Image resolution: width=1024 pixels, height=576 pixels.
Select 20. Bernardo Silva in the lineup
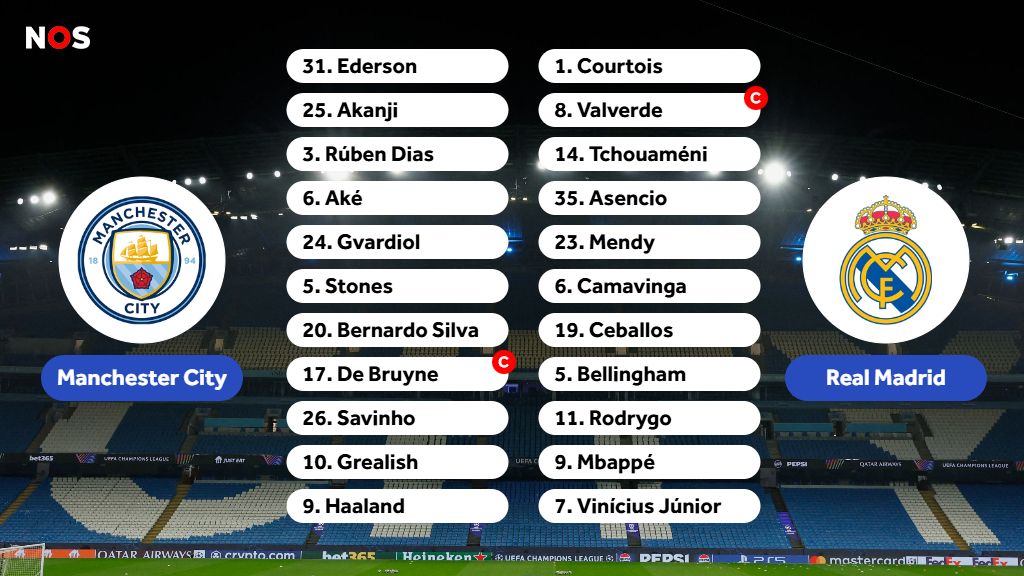coord(397,330)
